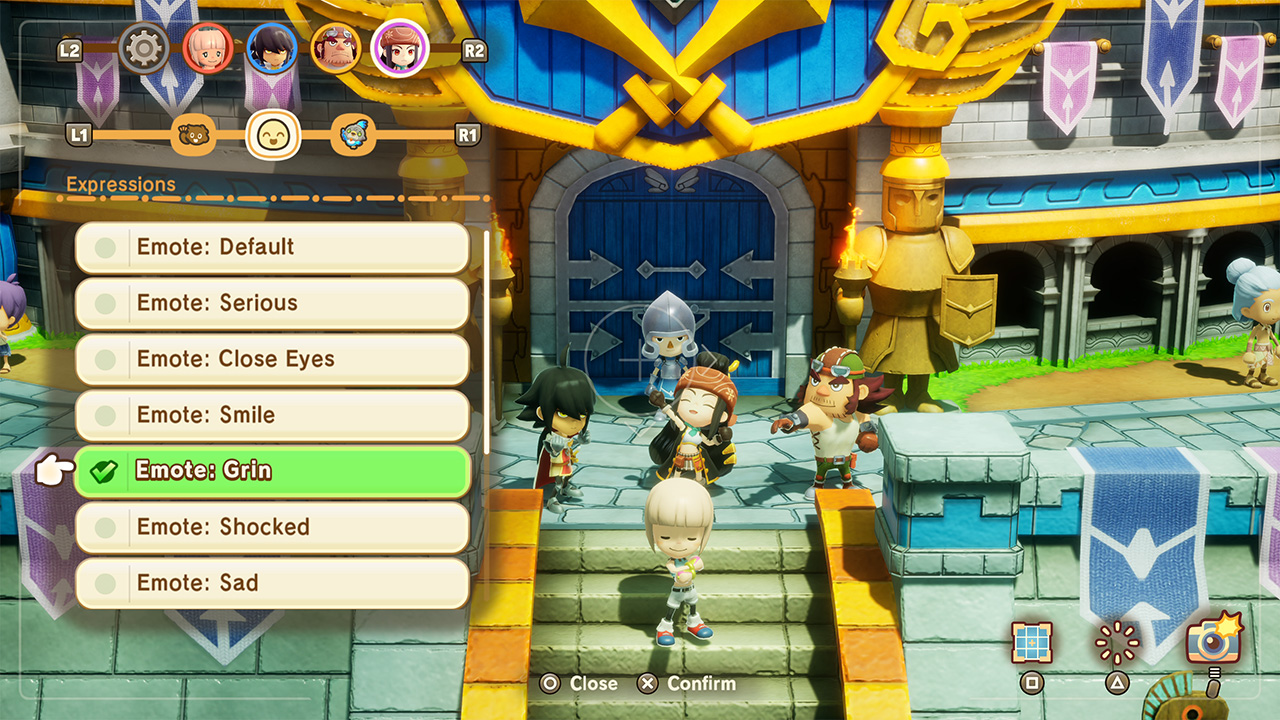This screenshot has height=720, width=1280.
Task: Pick the Emote: Close Eyes expression
Action: (x=272, y=359)
